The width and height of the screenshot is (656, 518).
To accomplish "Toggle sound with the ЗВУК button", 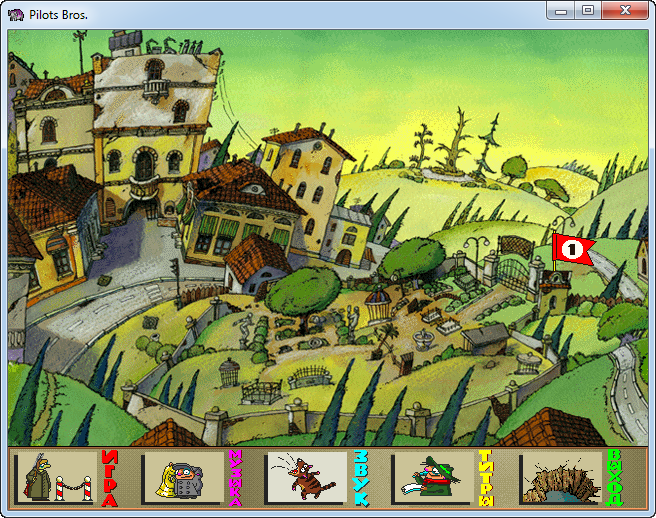I will (x=314, y=477).
